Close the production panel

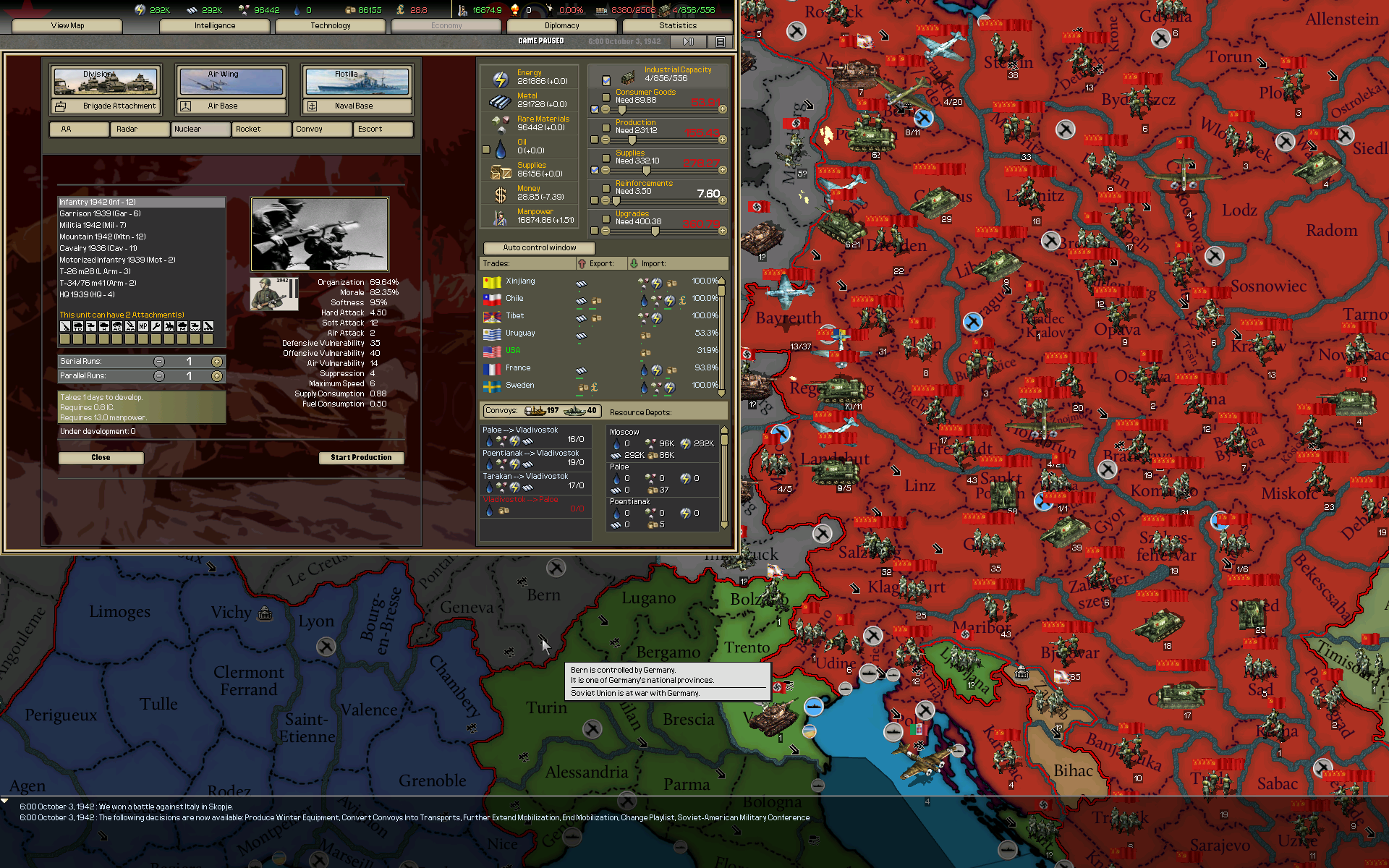(x=101, y=458)
